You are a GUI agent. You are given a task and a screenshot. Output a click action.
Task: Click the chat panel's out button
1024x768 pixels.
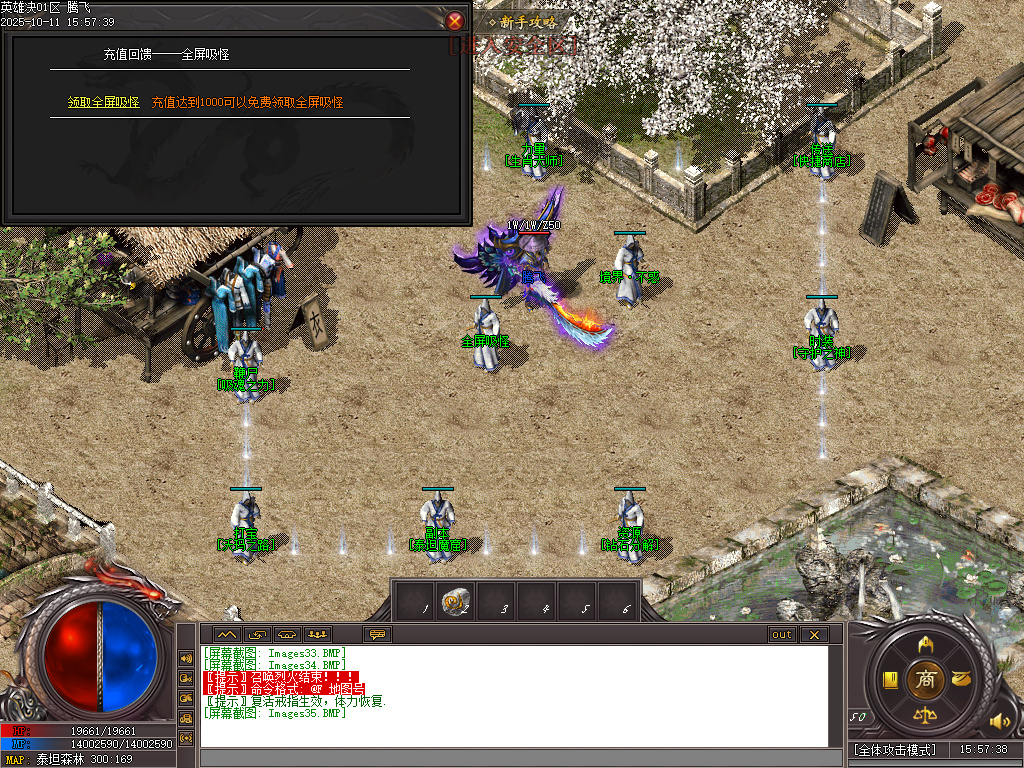782,634
